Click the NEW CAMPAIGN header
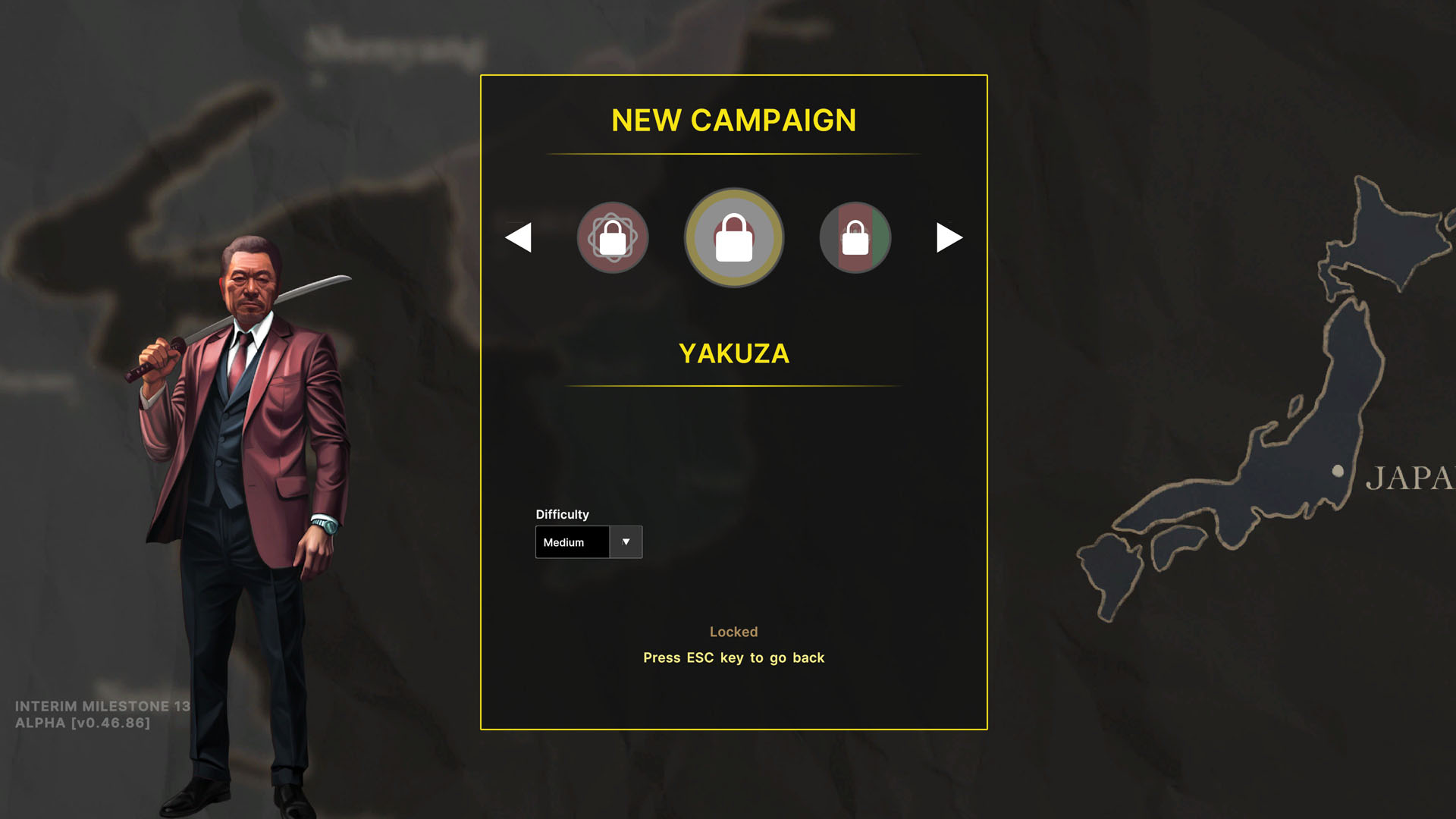 [x=734, y=121]
